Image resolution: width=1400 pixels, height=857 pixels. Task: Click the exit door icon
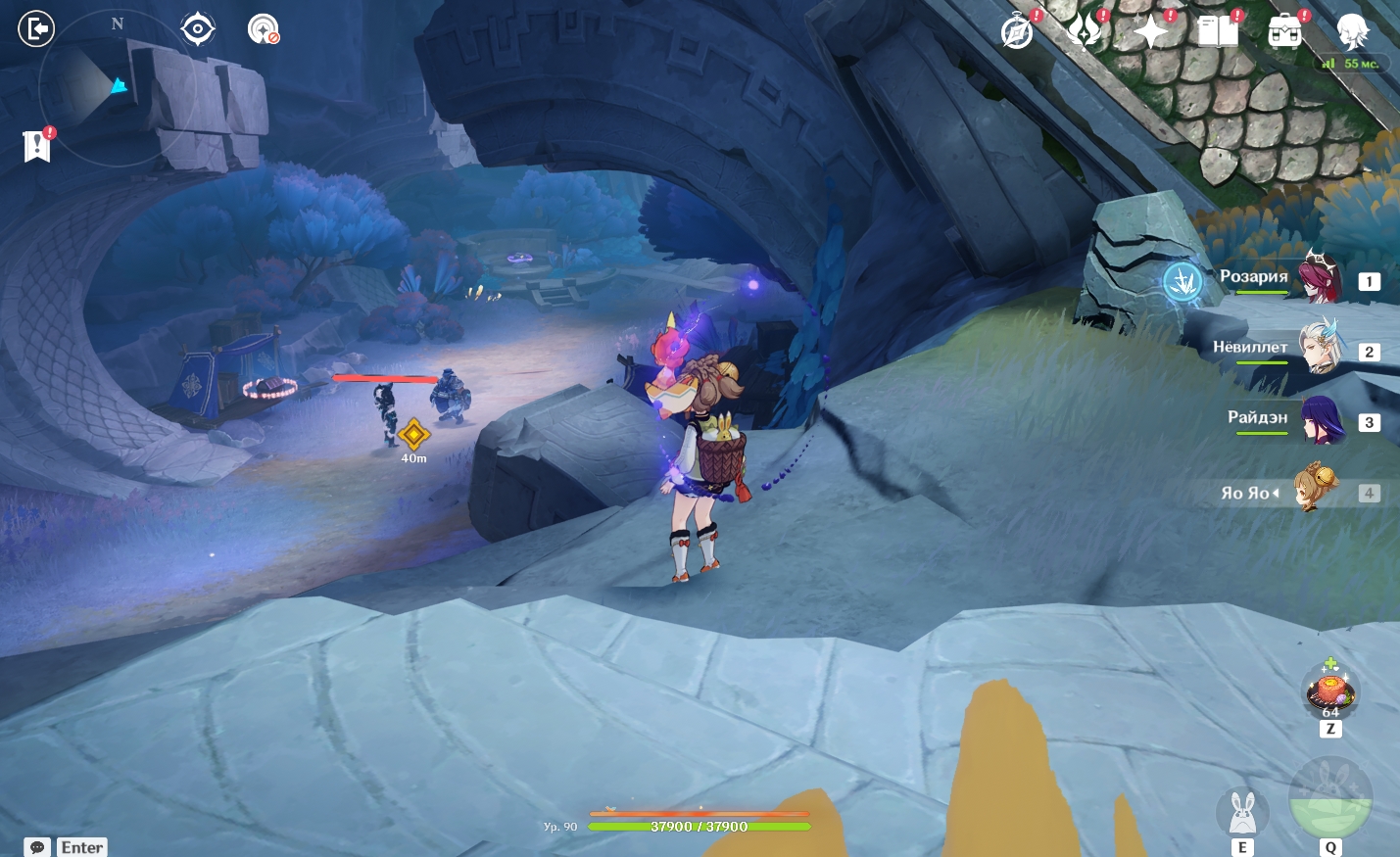(36, 28)
